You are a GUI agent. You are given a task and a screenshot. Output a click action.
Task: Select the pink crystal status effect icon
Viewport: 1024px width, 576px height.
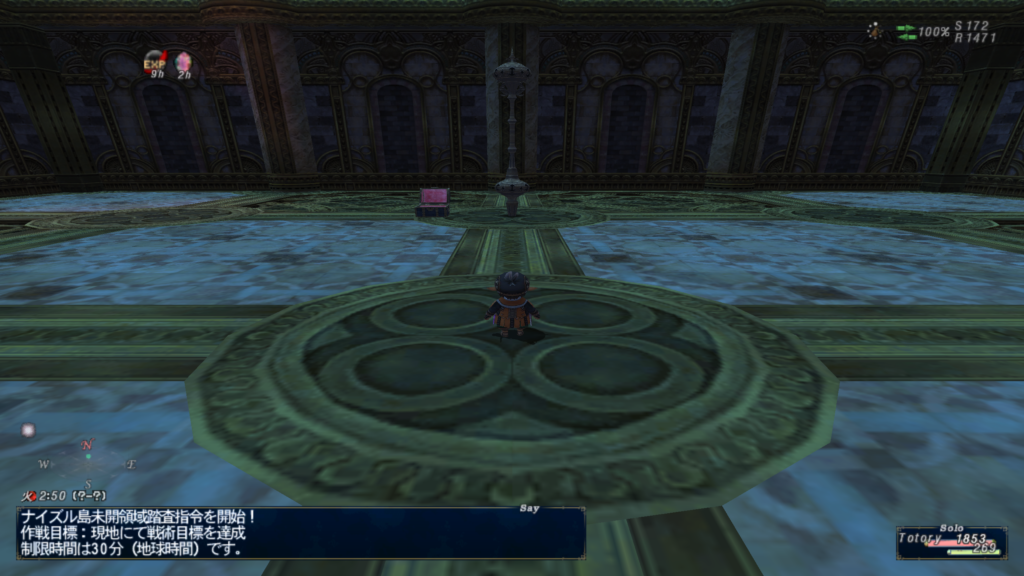(183, 62)
